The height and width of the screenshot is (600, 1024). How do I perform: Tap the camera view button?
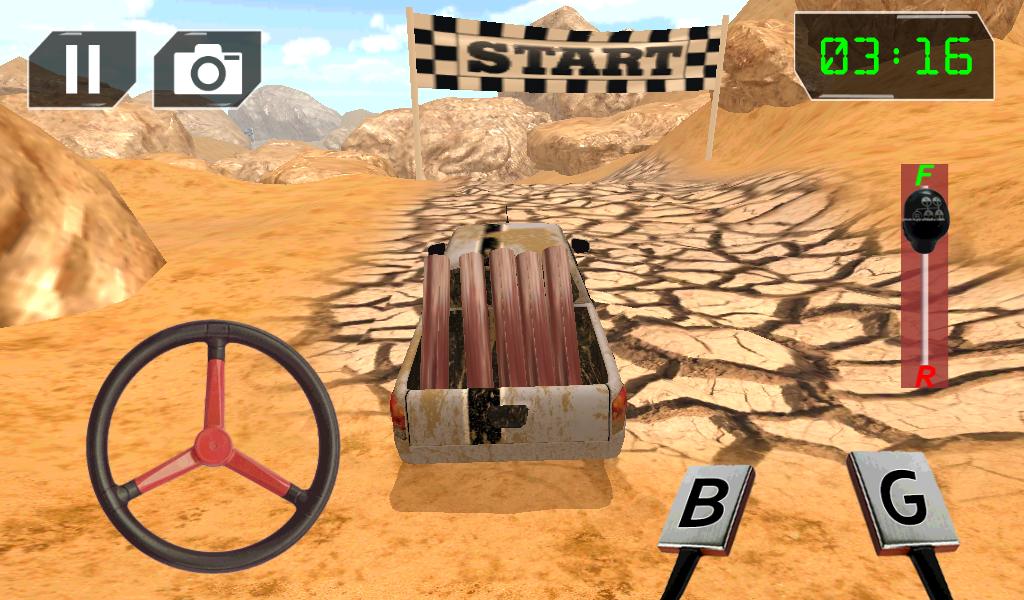coord(208,68)
